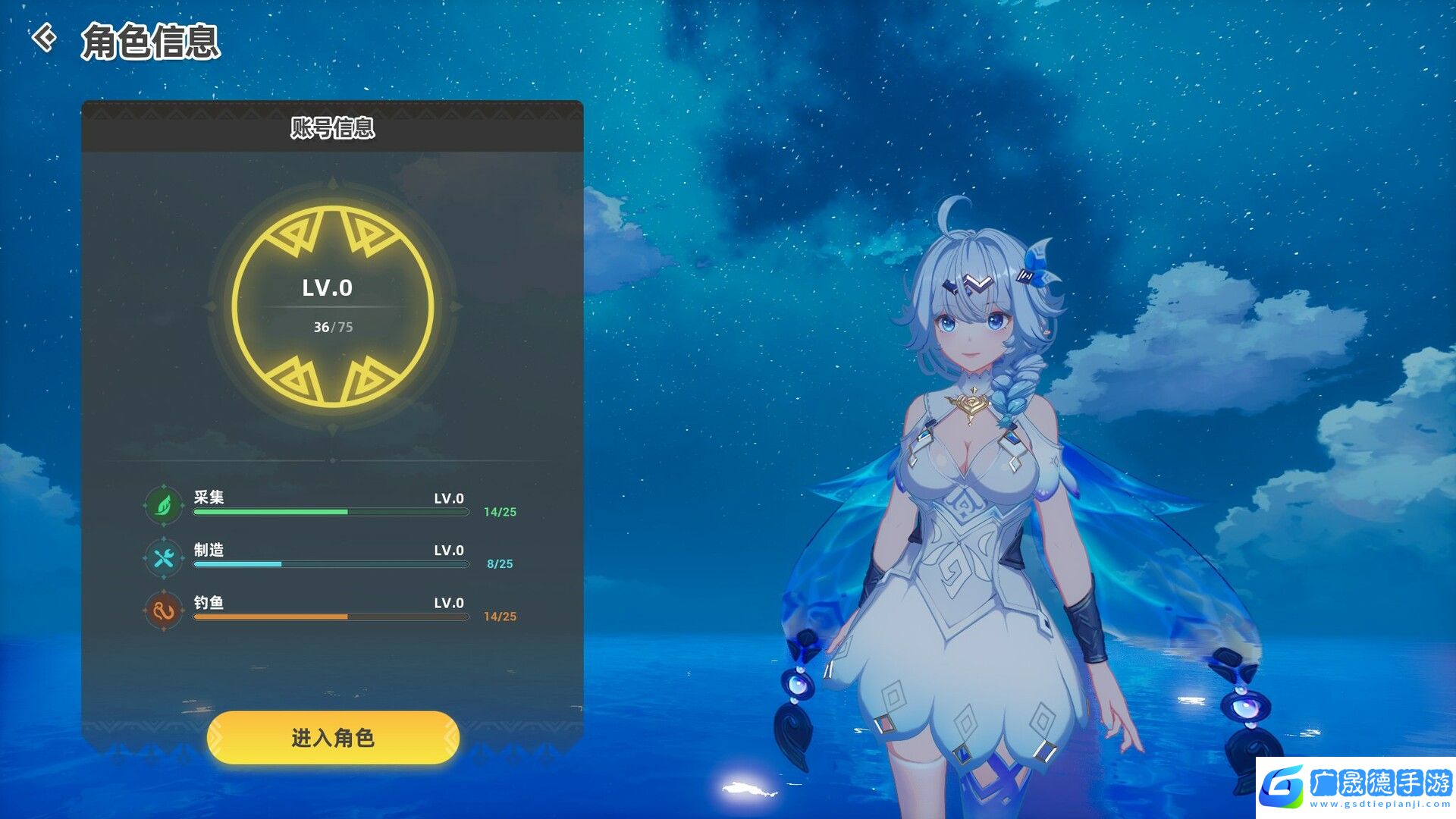Select the orange hook 钓鱼 fishing icon

[164, 610]
